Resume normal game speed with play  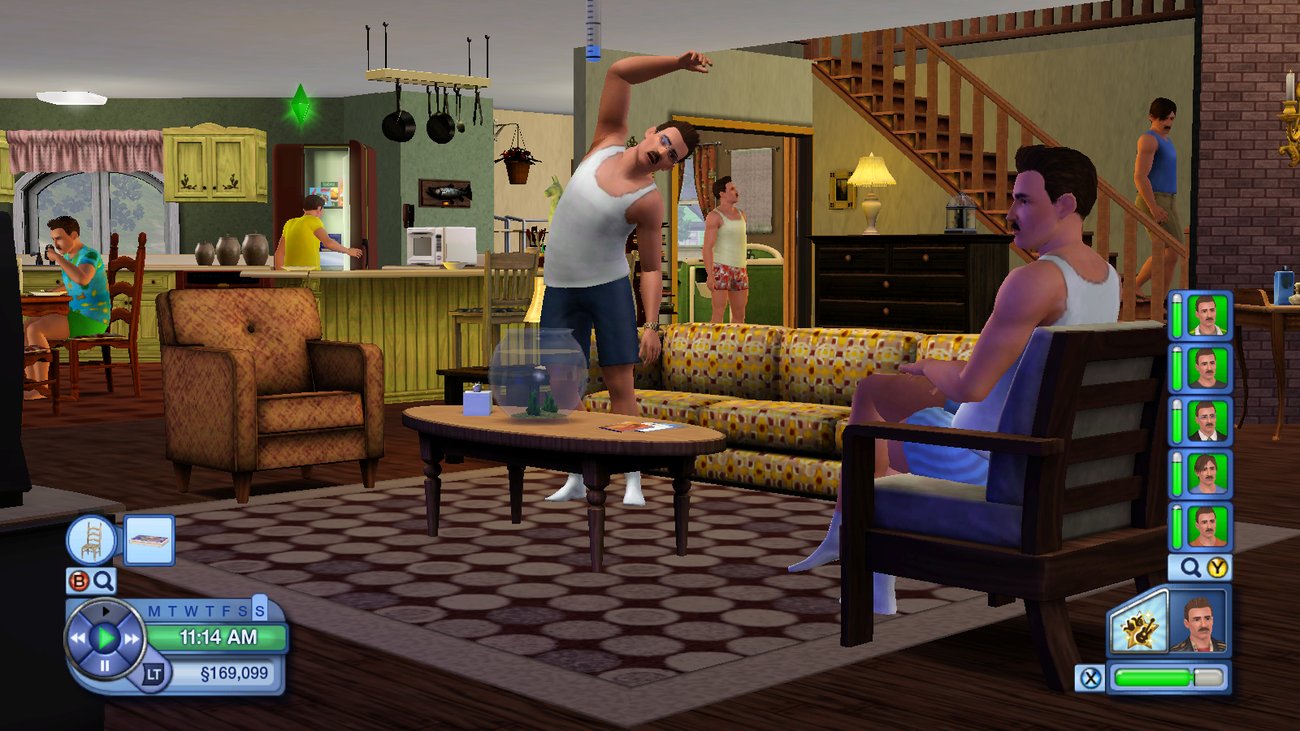[x=104, y=636]
